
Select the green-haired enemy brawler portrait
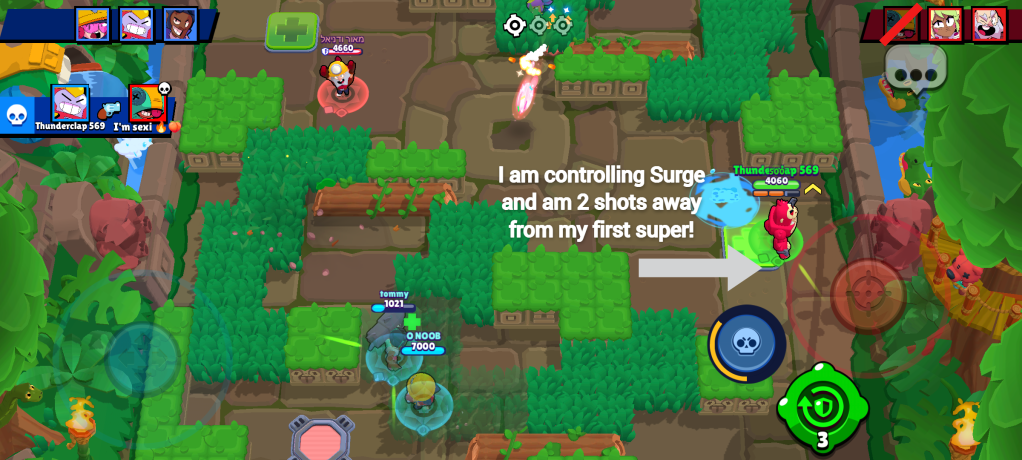point(945,24)
